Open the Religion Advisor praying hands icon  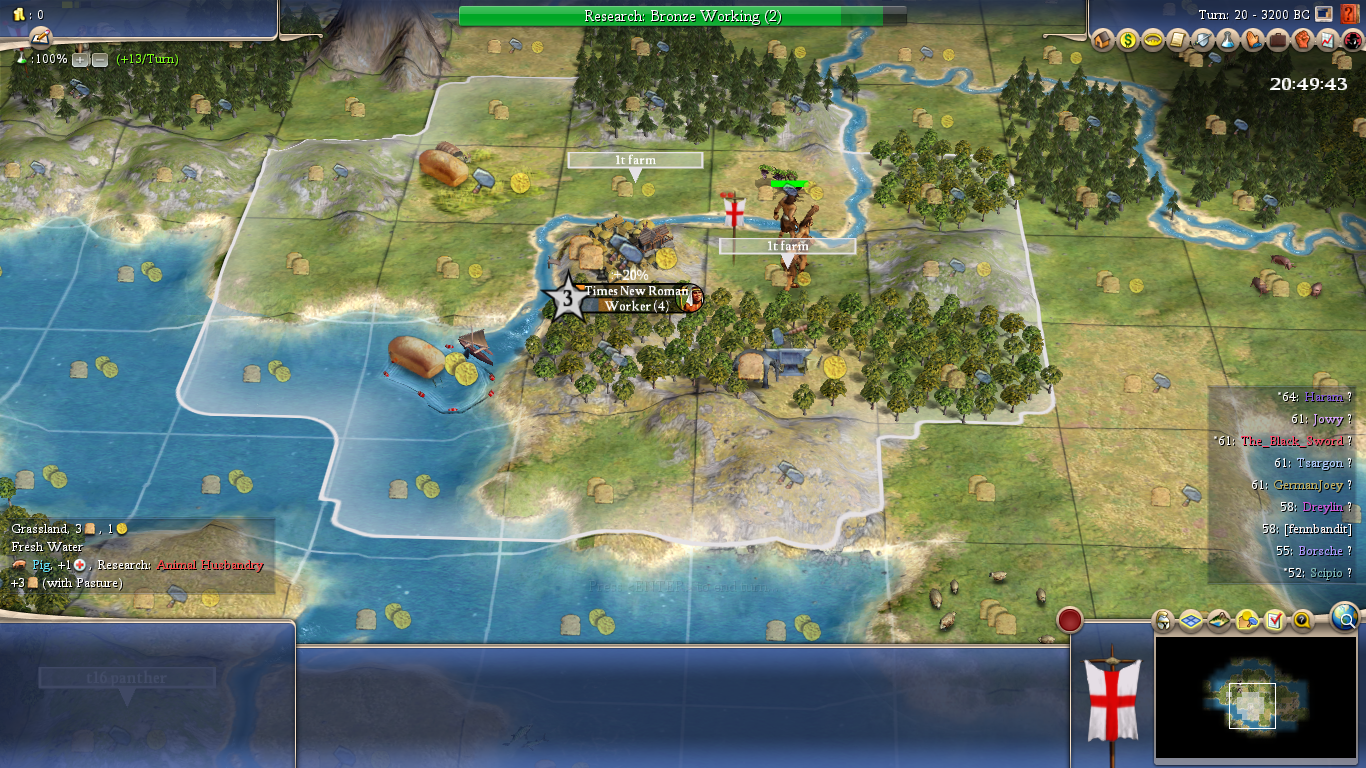point(1253,40)
